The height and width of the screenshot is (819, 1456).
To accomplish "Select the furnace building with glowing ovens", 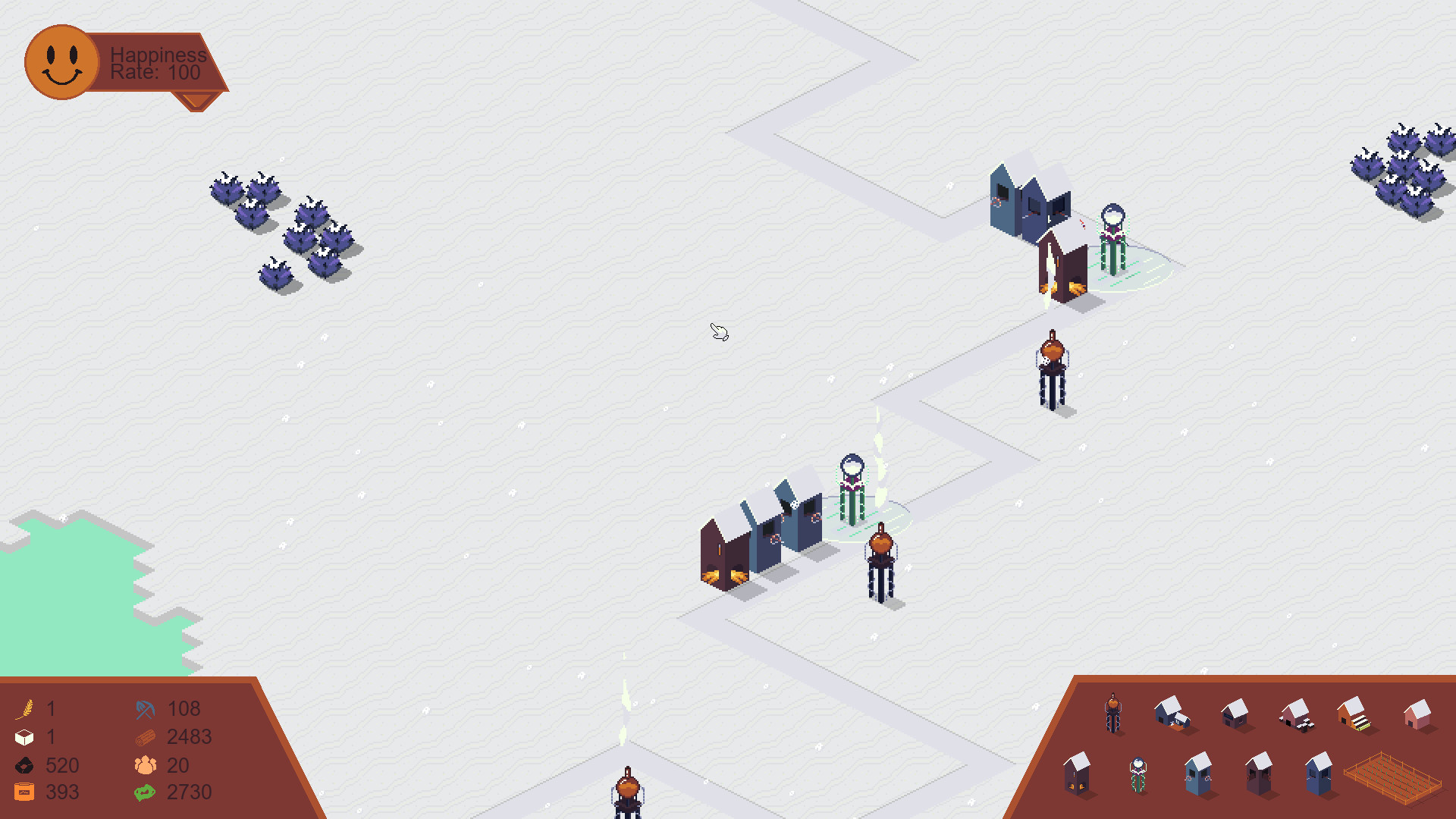I will click(x=1076, y=777).
